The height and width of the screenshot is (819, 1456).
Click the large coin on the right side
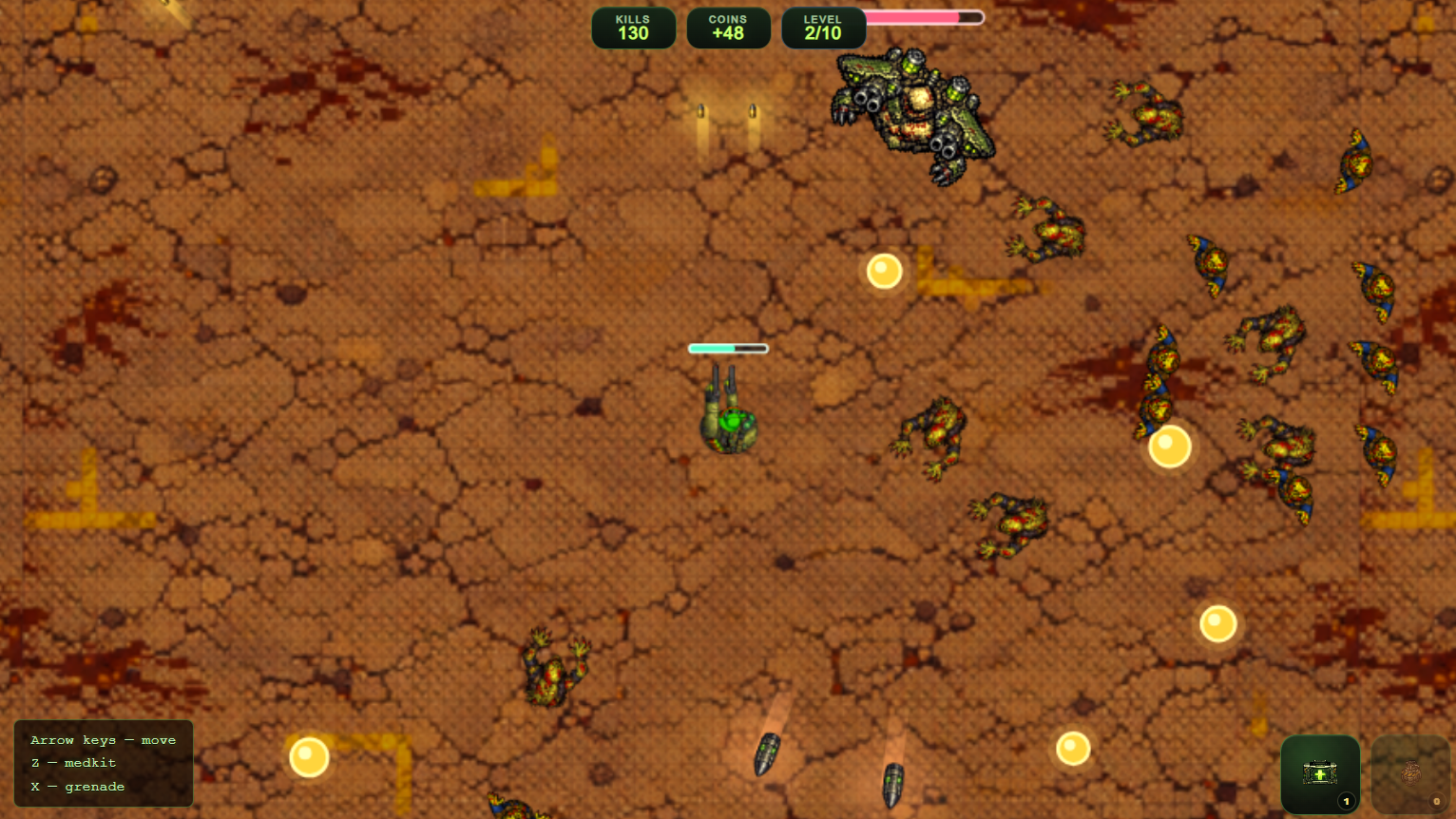coord(1168,446)
